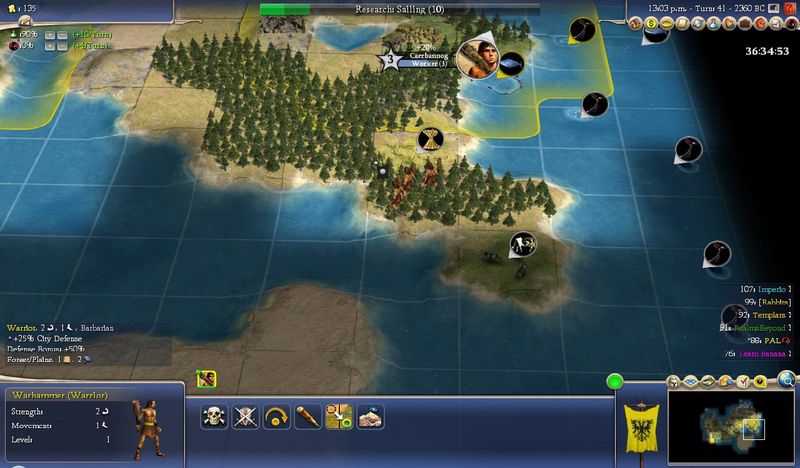Screen dimensions: 800x468
Task: Select the warrior unit portrait icon
Action: pyautogui.click(x=207, y=379)
